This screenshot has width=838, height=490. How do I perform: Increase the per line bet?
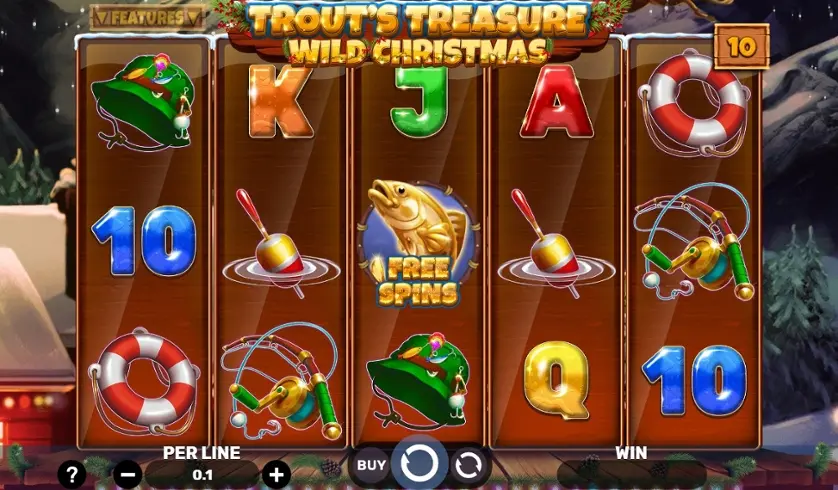point(277,475)
